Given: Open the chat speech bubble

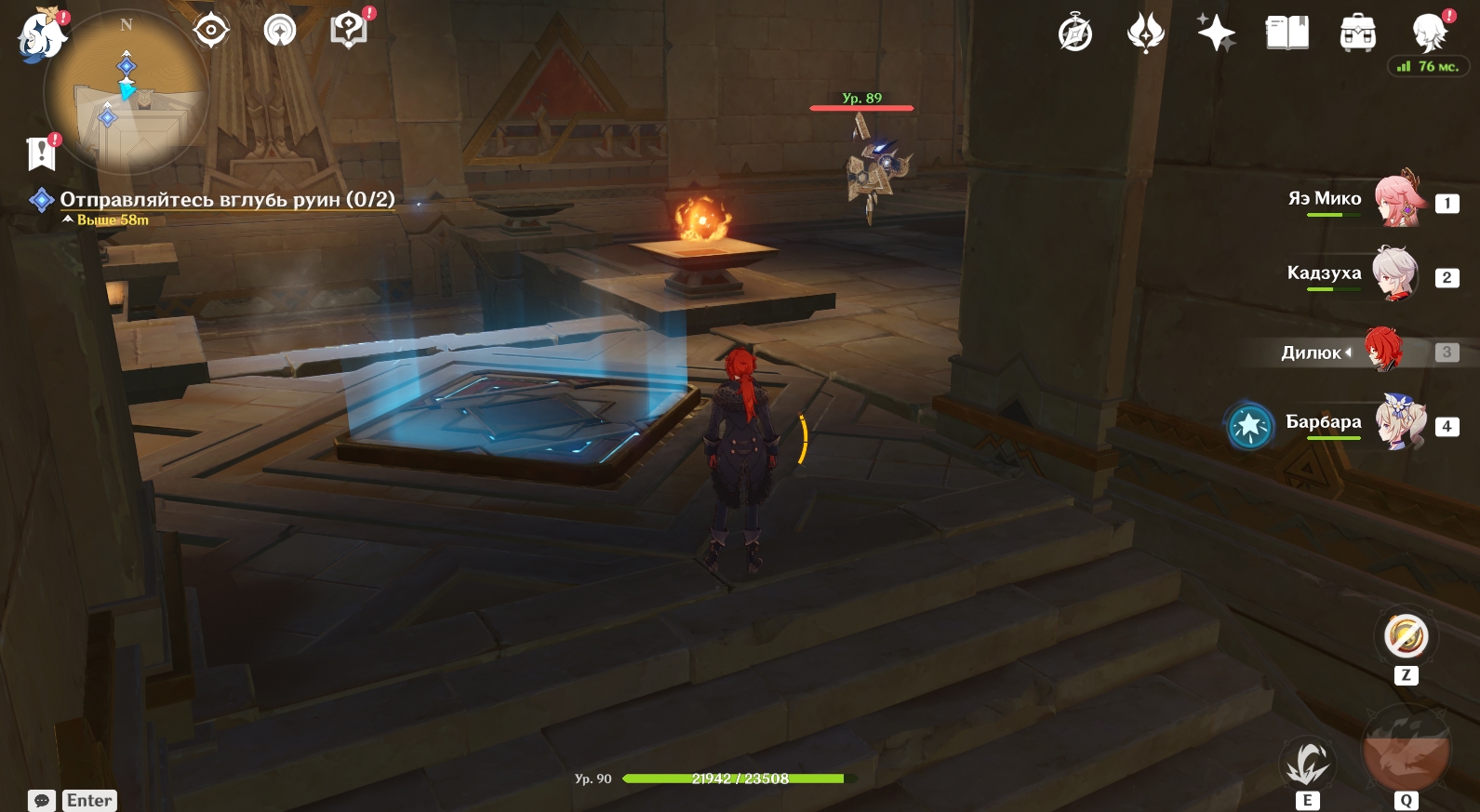Looking at the screenshot, I should tap(42, 801).
